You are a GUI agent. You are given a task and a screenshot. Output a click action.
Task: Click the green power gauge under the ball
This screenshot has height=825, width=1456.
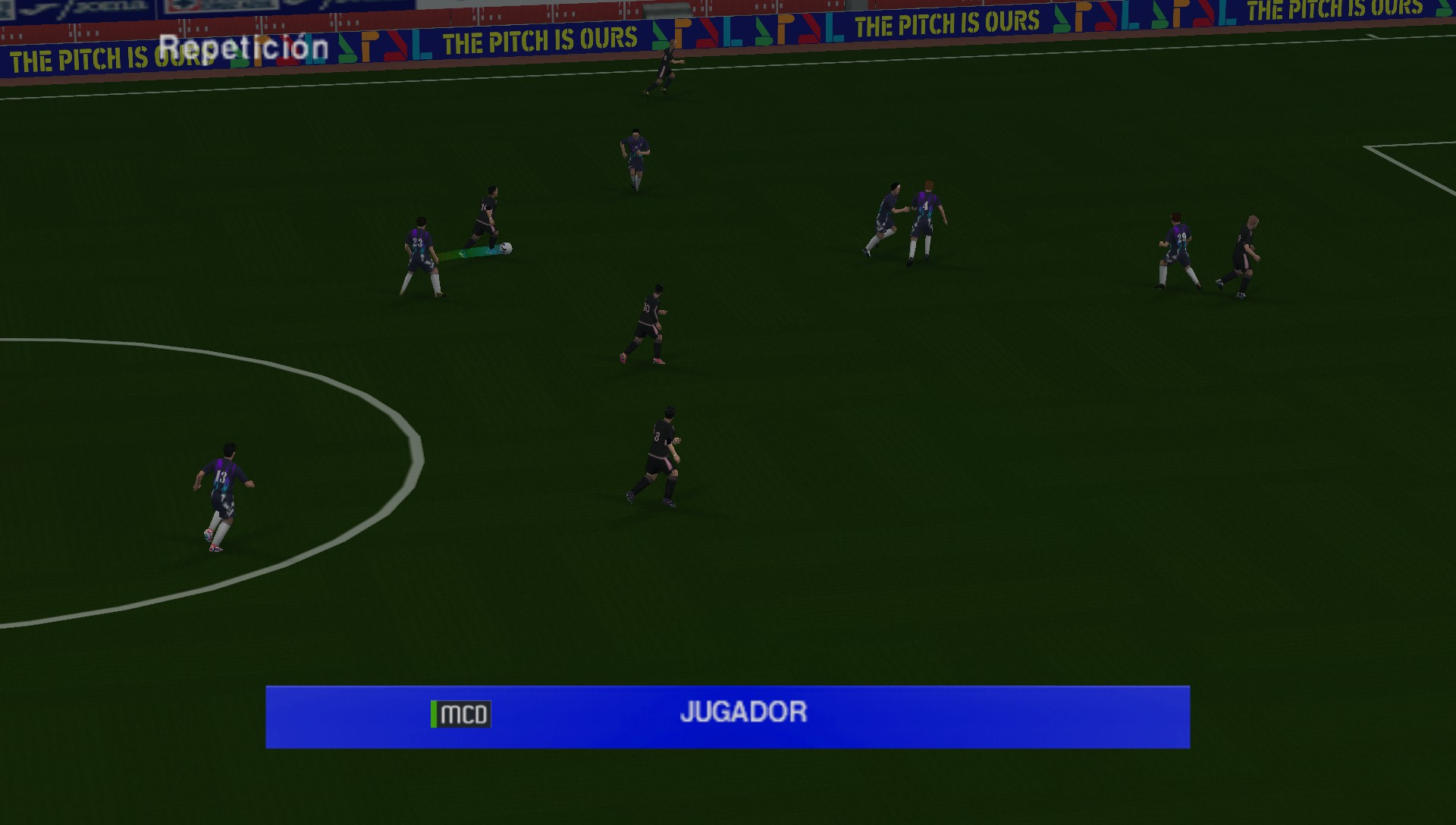tap(470, 254)
